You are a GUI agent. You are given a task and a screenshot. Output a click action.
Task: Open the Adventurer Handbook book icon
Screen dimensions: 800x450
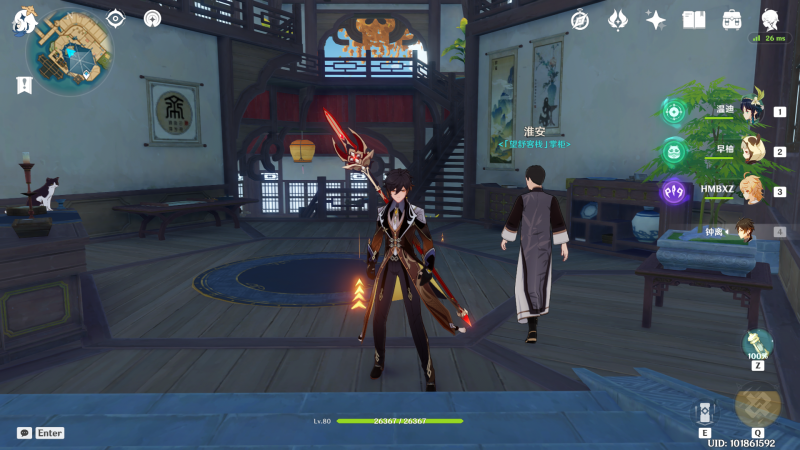point(694,20)
